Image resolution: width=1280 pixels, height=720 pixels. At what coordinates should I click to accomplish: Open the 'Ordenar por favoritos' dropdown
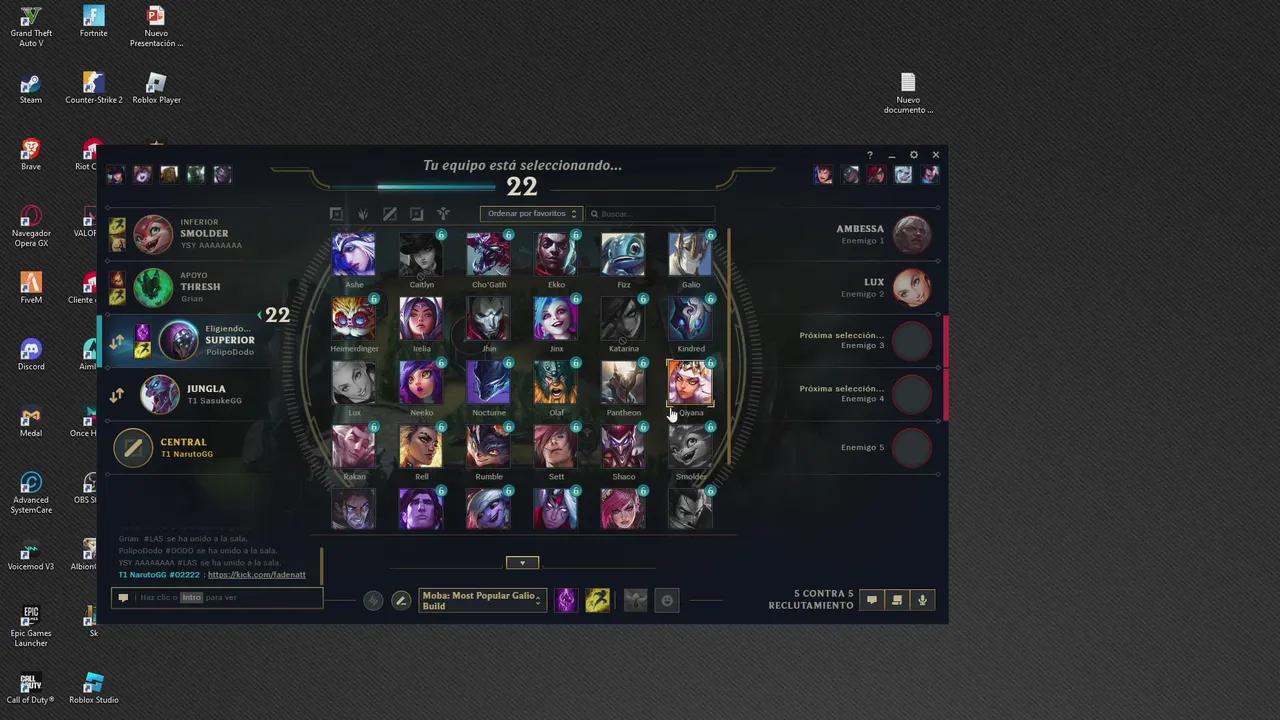[x=531, y=213]
